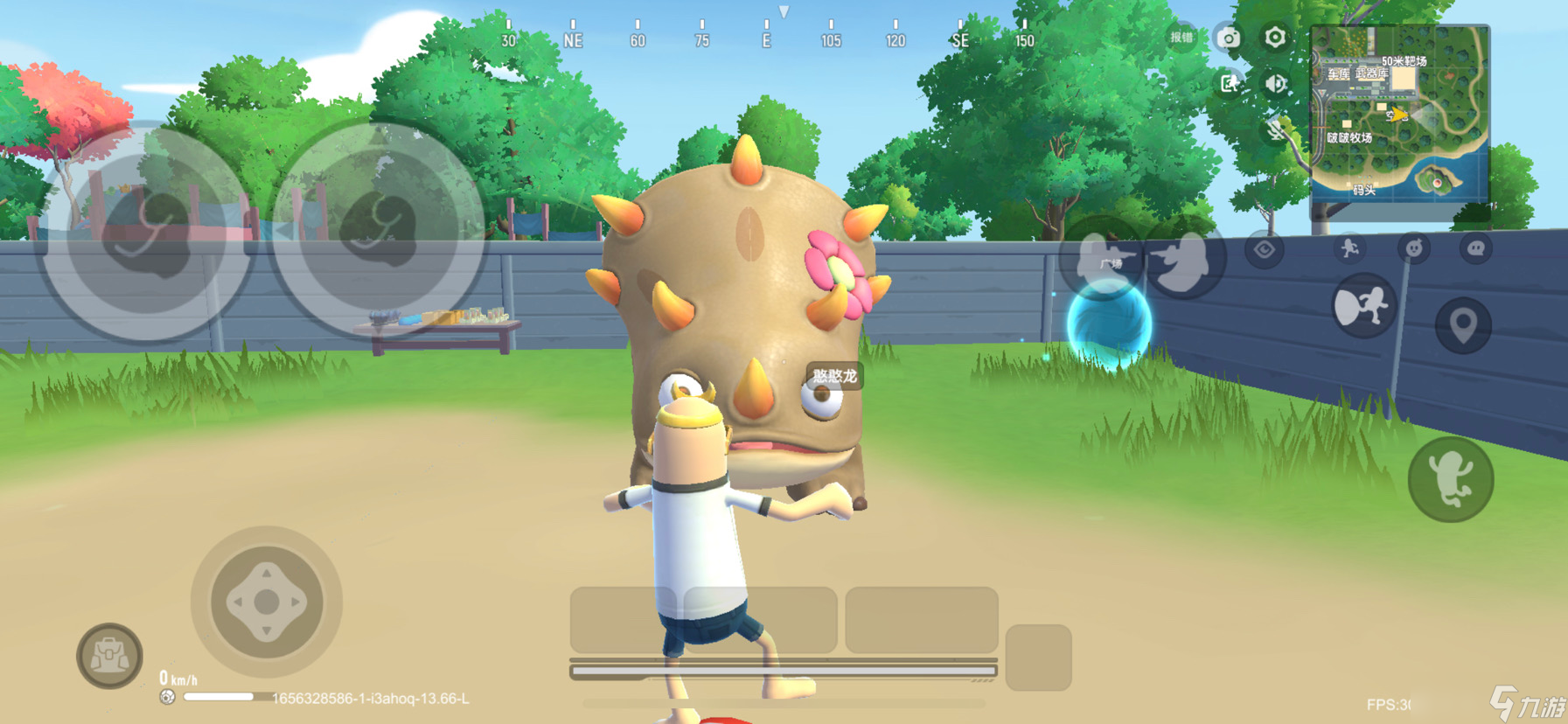This screenshot has width=1568, height=724.
Task: Open the chat bubble button
Action: tap(1476, 249)
